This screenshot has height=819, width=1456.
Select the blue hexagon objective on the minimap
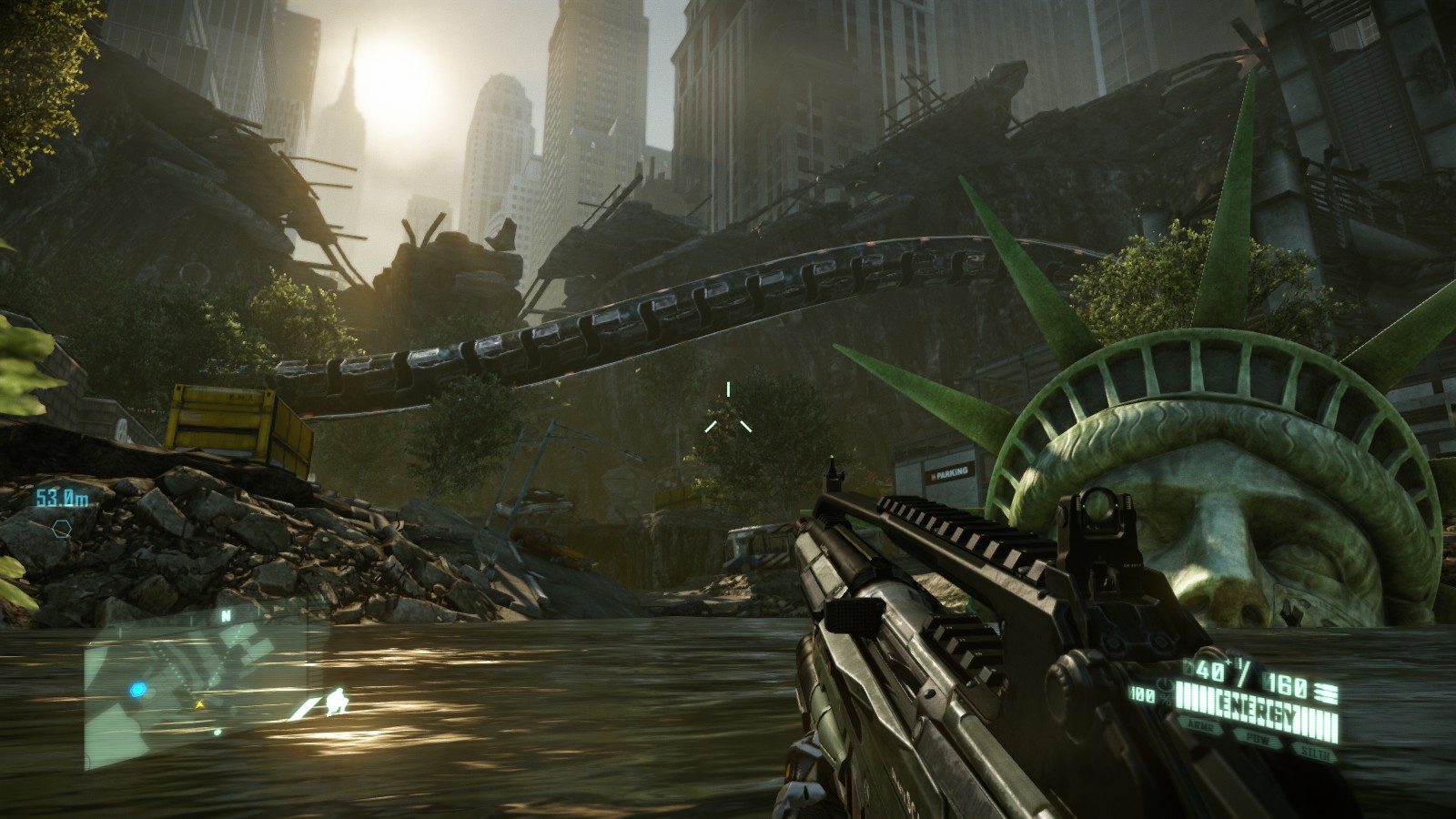137,690
